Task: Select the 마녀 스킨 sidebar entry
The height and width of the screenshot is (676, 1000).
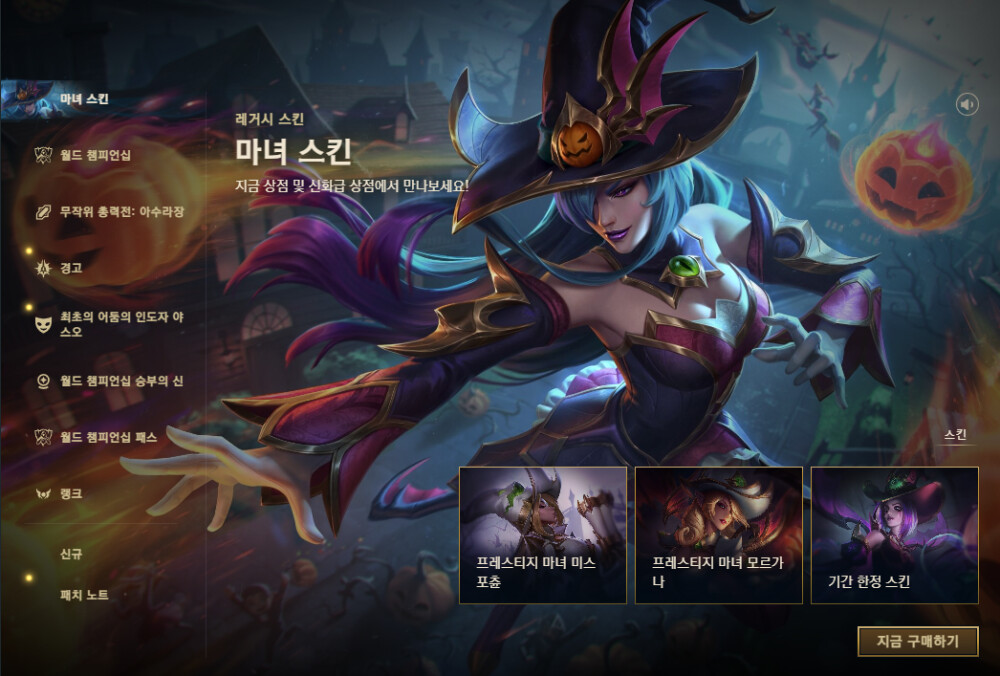Action: pos(83,100)
